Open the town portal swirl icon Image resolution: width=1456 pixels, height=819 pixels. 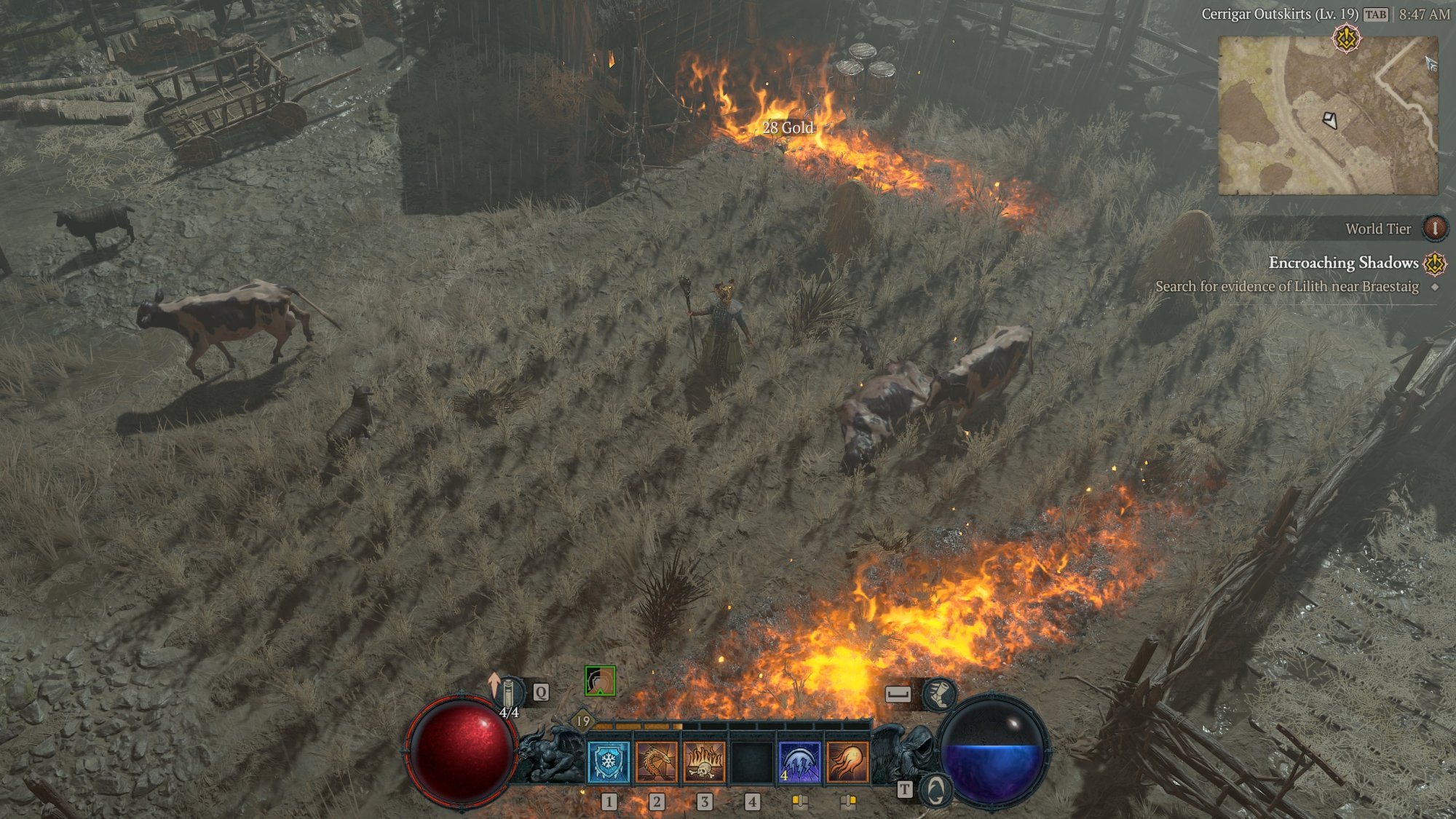[935, 791]
